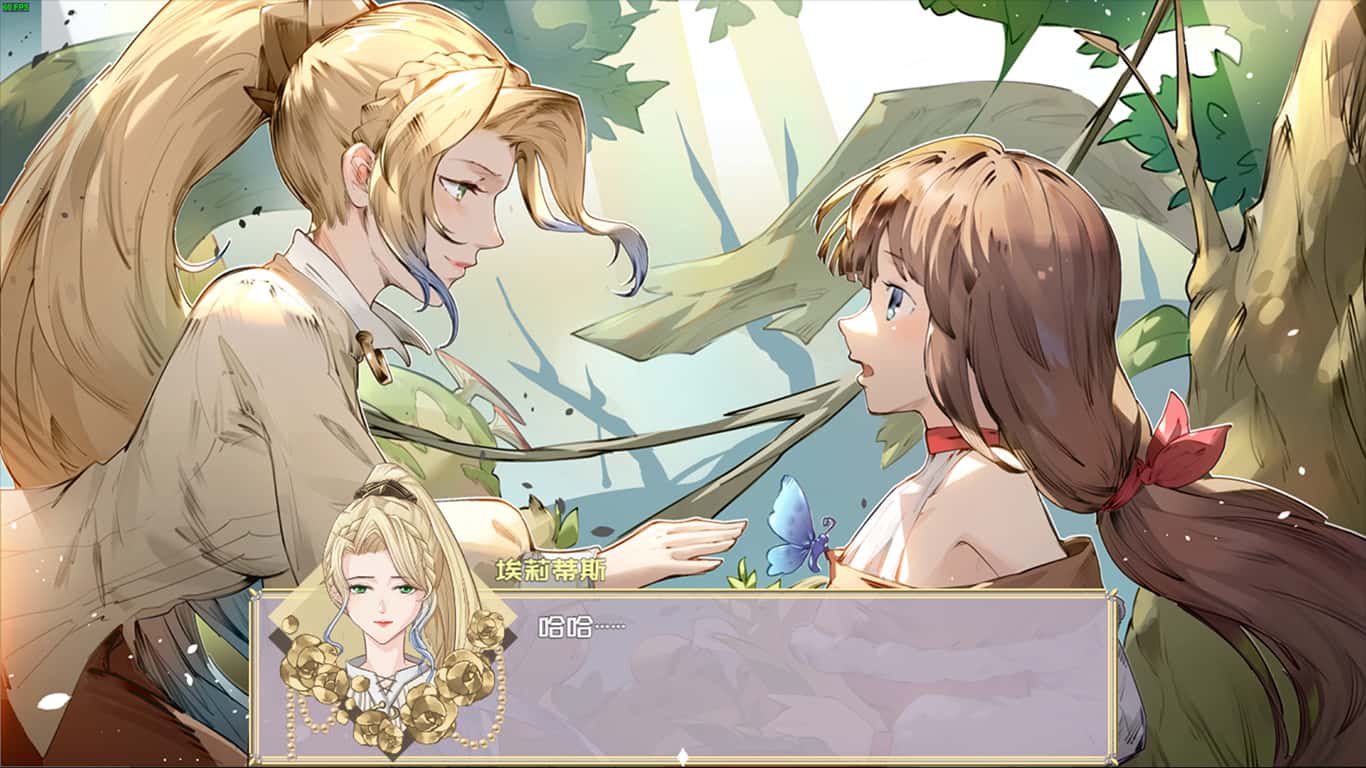Click the diamond continue indicator below dialogue box
1366x768 pixels.
[682, 757]
